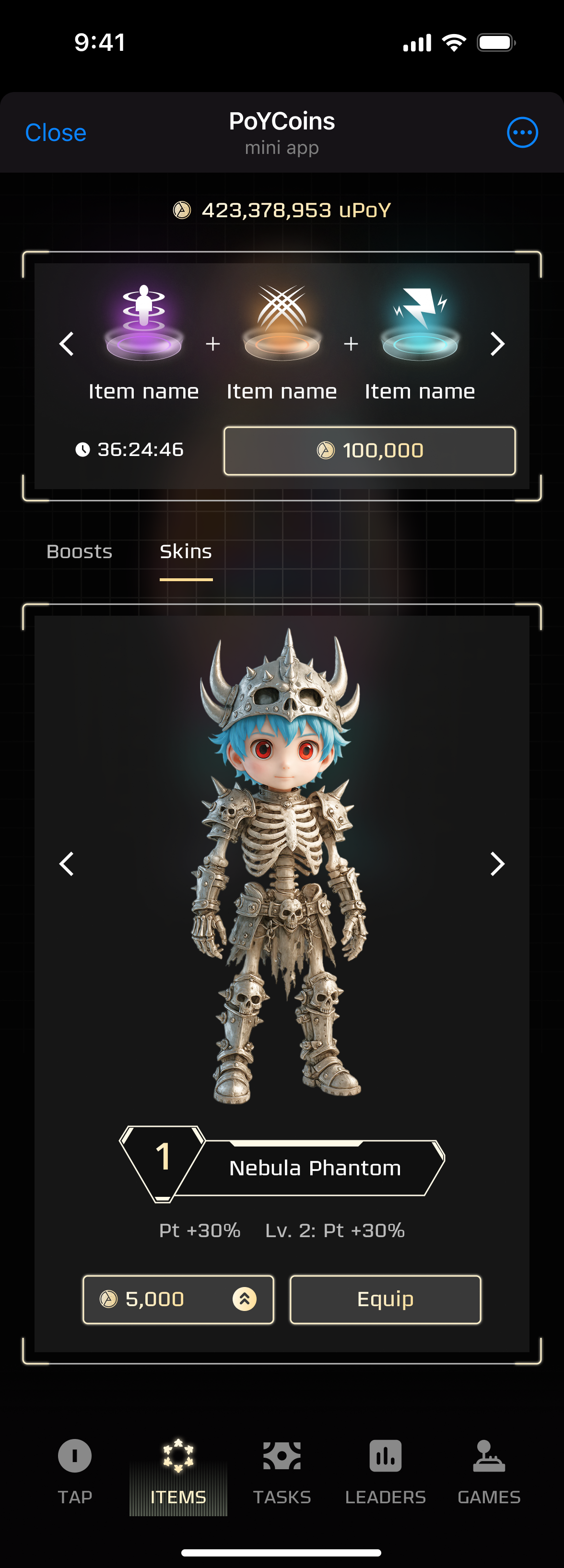Switch to the Boosts tab
Screen dimensions: 564x1568
coord(79,551)
